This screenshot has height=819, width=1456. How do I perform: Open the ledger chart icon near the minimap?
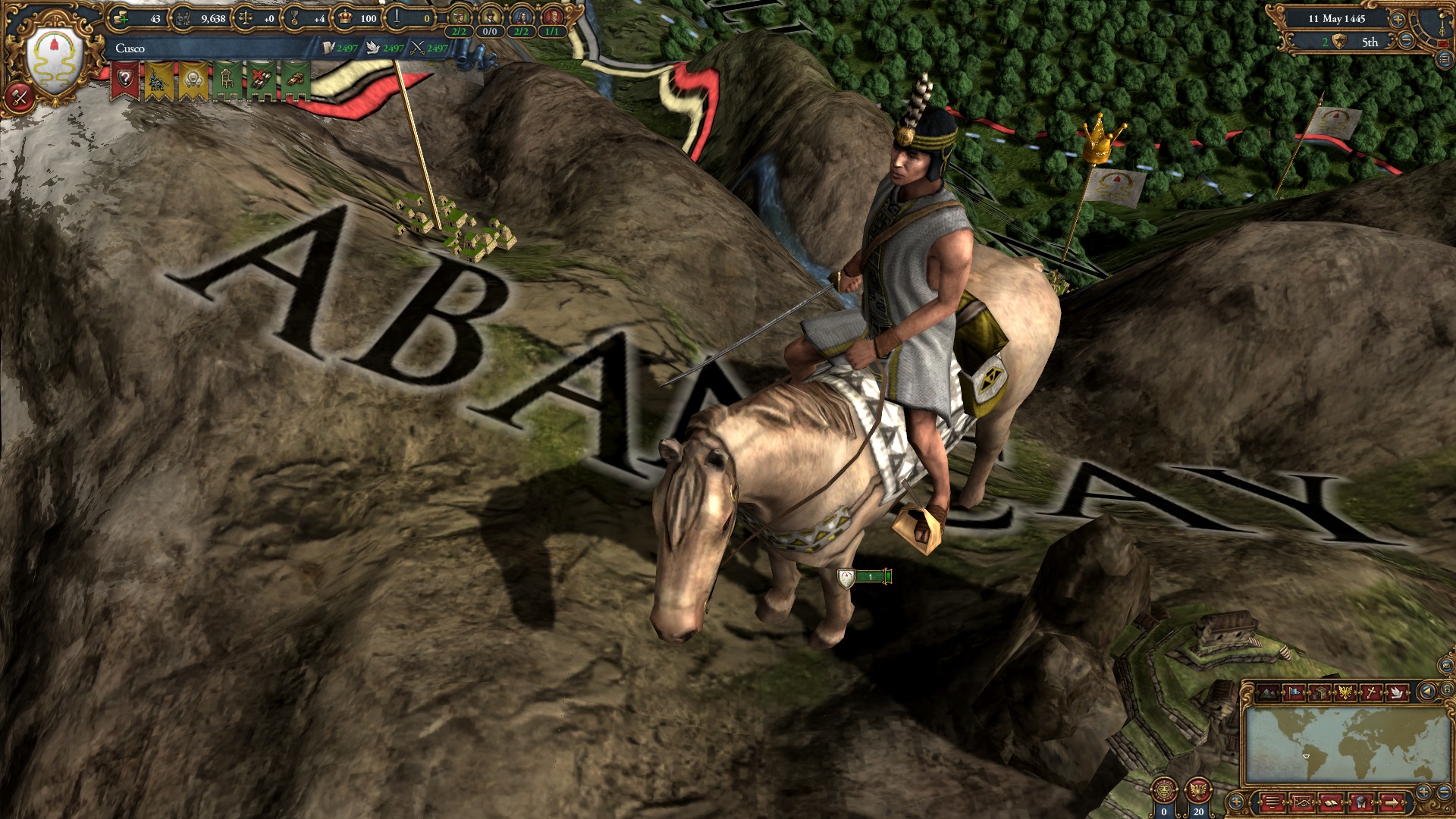pos(1302,802)
